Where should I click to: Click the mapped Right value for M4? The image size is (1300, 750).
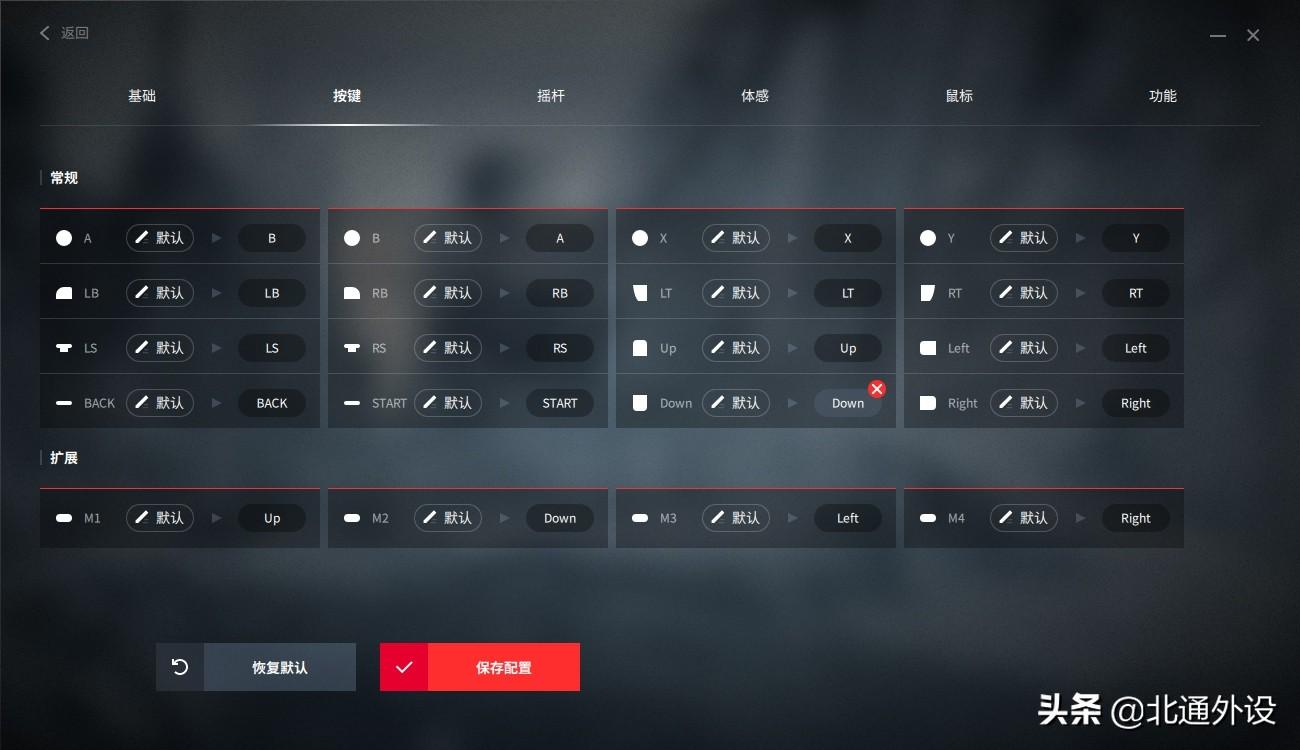point(1136,518)
